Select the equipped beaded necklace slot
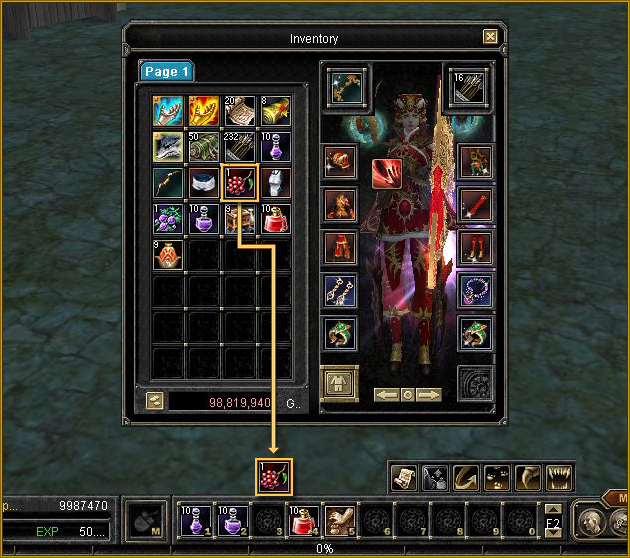This screenshot has height=558, width=630. coord(475,292)
